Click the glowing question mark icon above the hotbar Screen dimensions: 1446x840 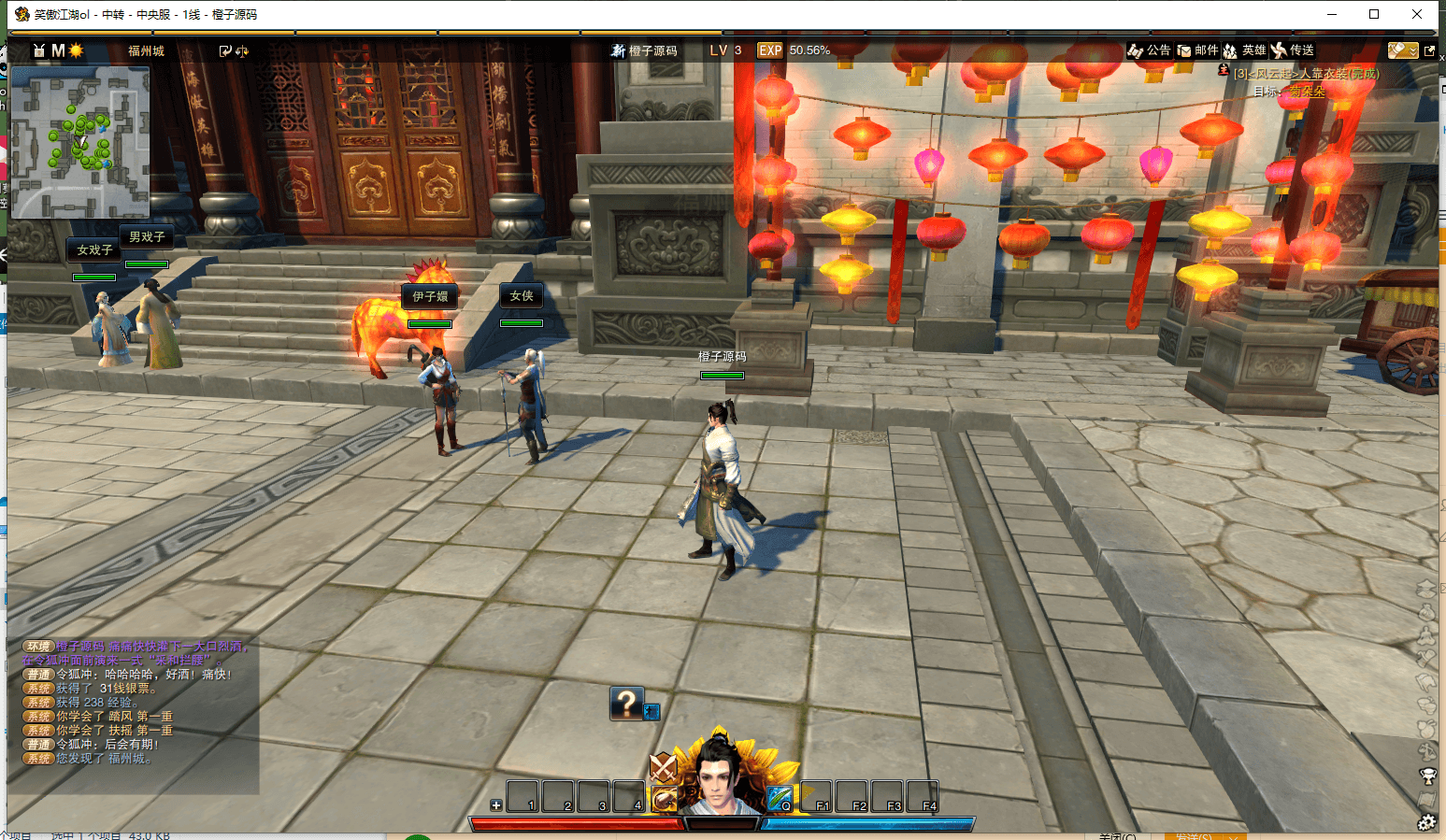[x=625, y=703]
